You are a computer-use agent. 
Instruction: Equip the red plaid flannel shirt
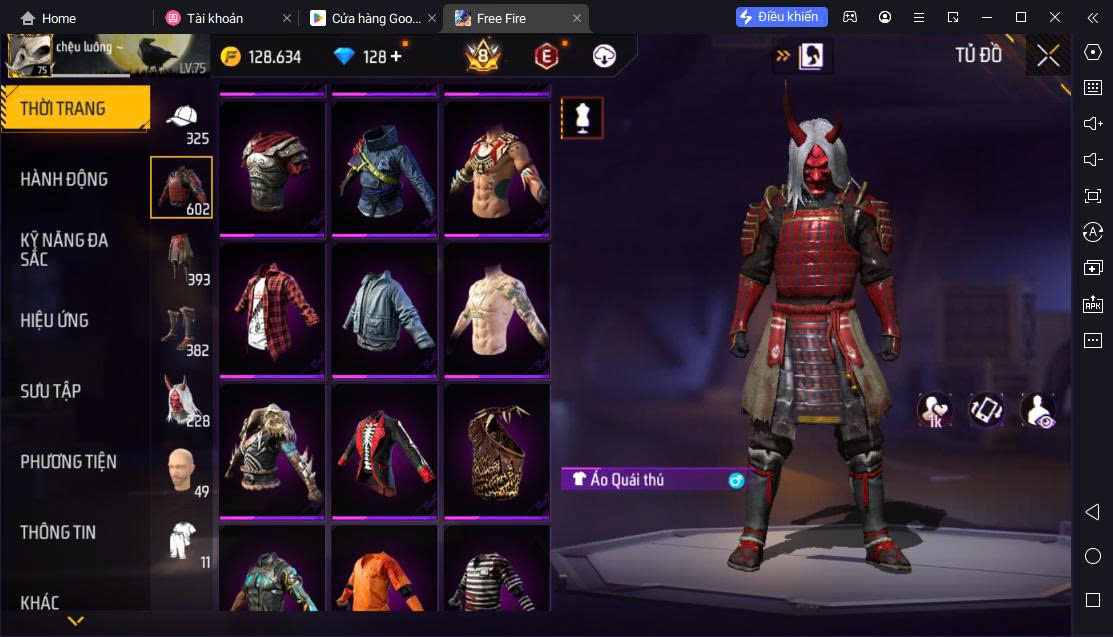[272, 310]
